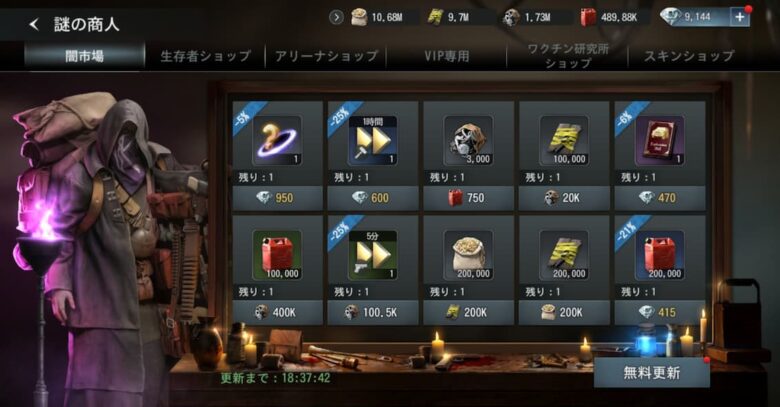Viewport: 780px width, 407px height.
Task: Buy the gas mask item for 750
Action: (x=468, y=198)
